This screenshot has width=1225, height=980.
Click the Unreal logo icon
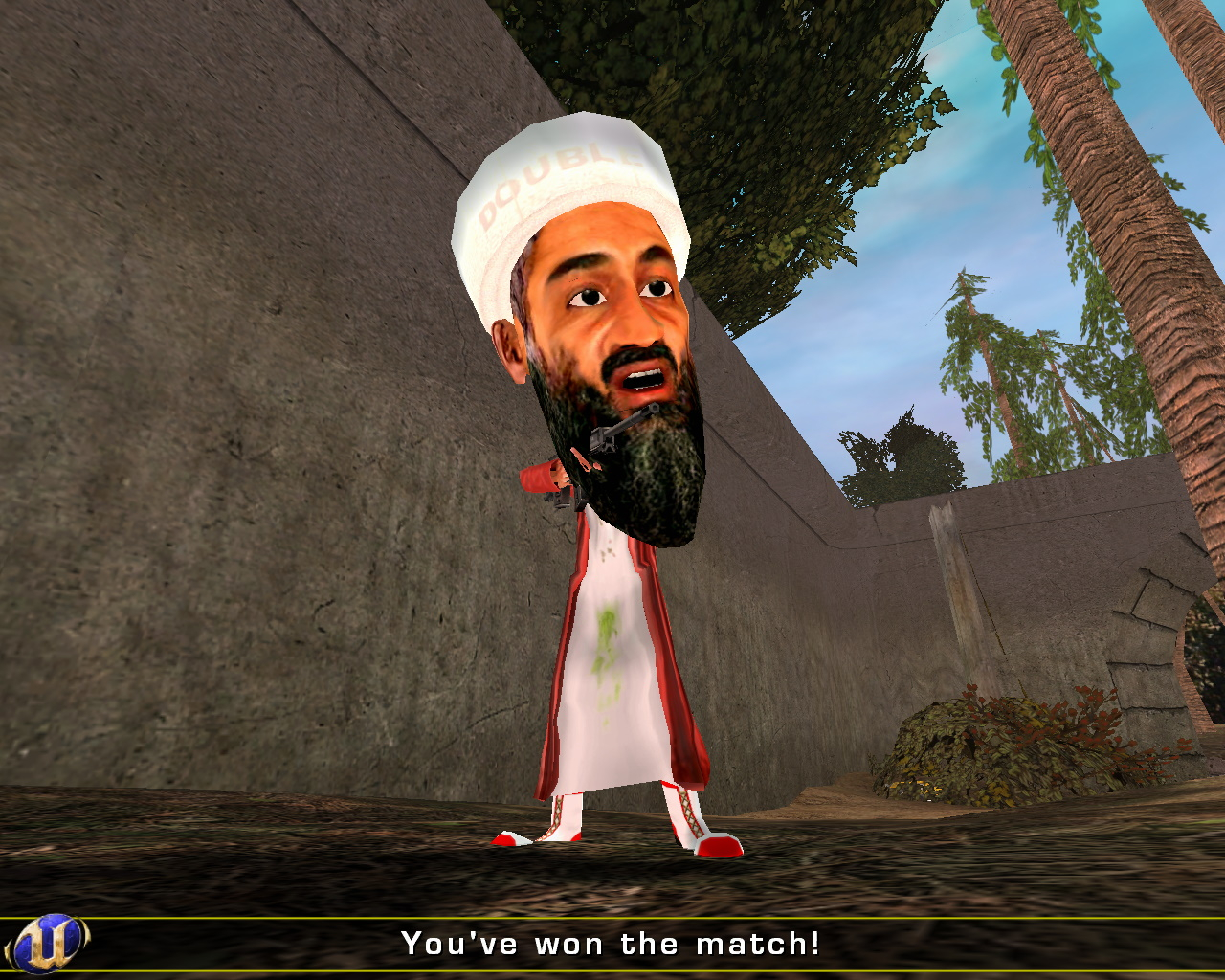point(48,944)
